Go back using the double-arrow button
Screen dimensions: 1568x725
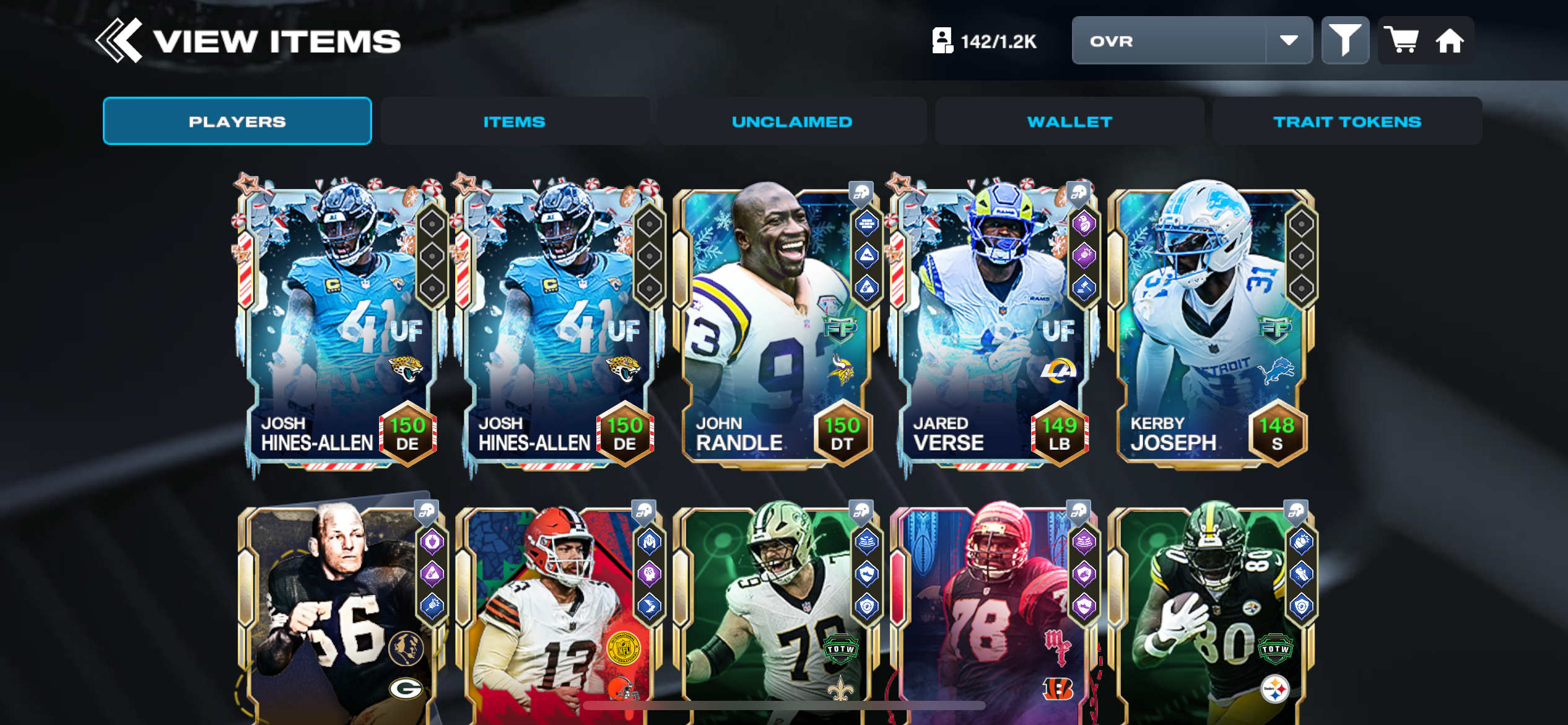coord(119,41)
